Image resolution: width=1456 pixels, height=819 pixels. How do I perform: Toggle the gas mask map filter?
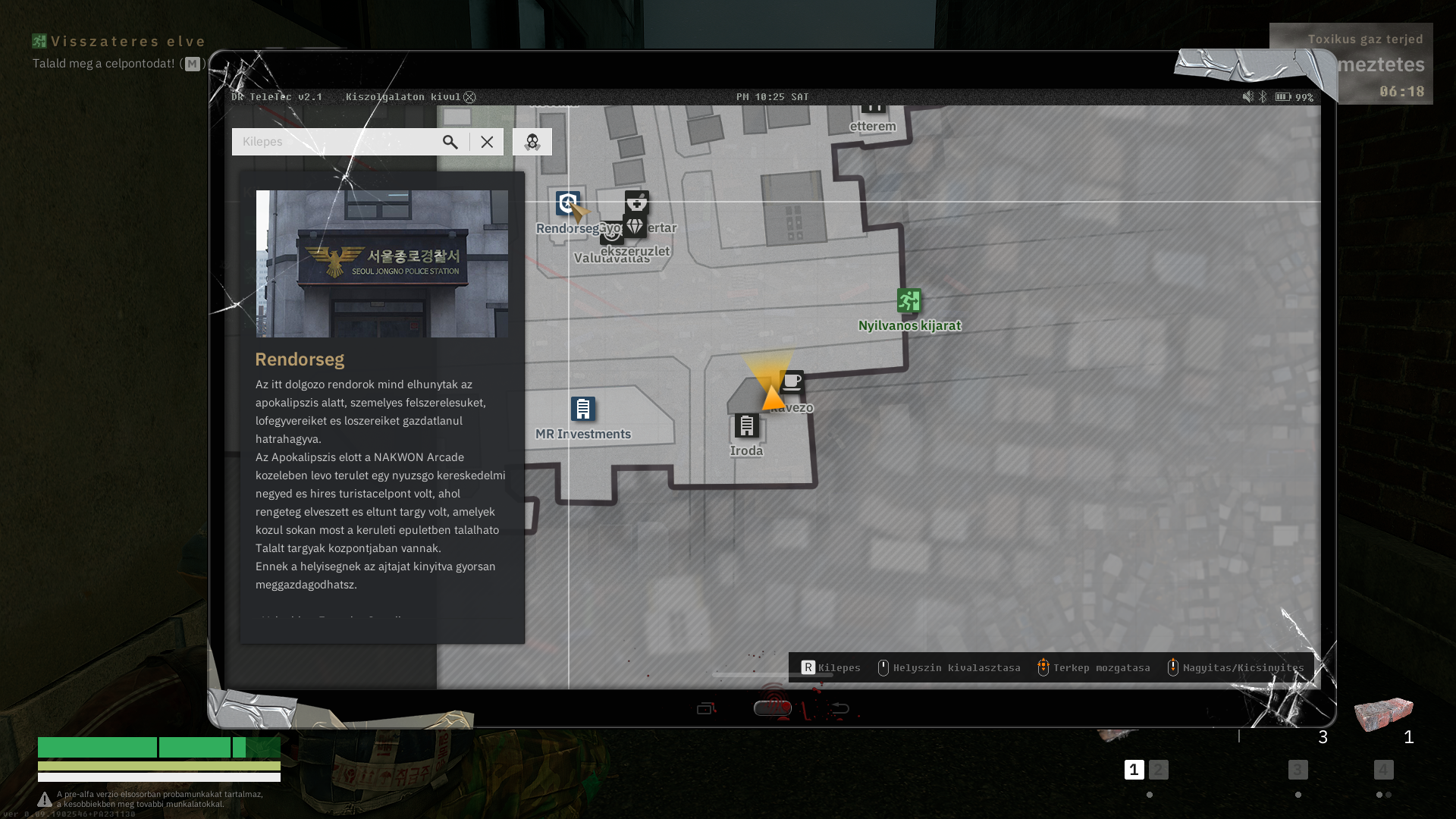point(532,142)
